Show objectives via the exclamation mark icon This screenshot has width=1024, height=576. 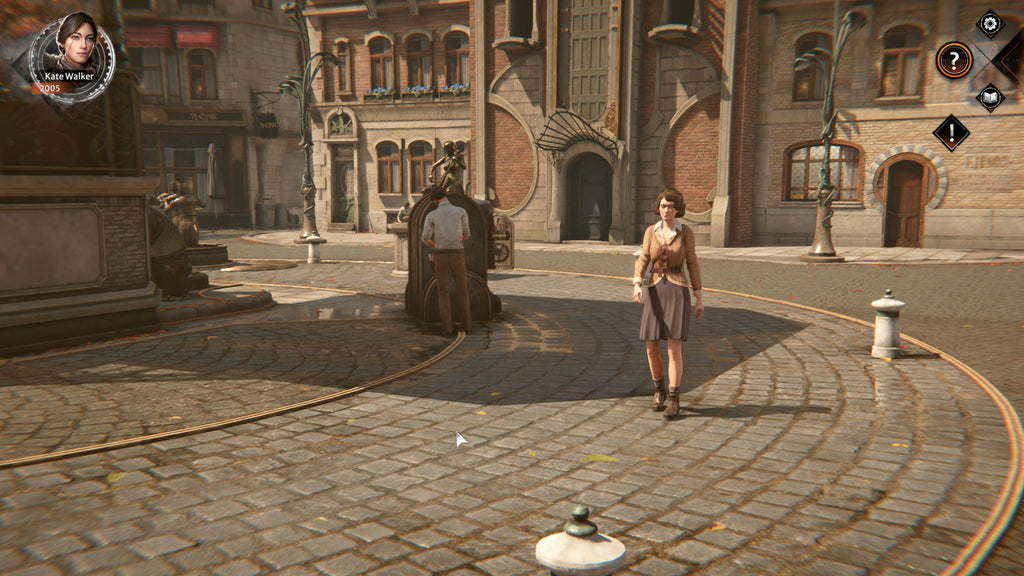tap(951, 132)
